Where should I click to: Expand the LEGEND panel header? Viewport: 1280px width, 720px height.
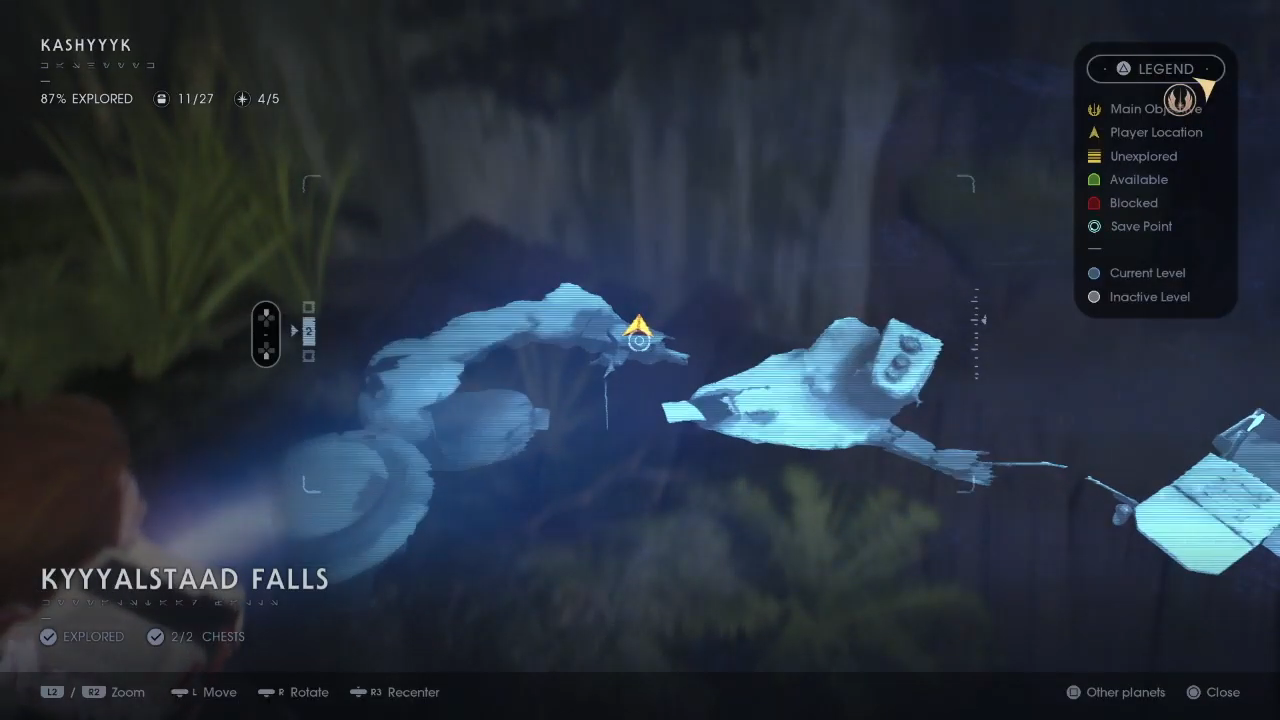(x=1155, y=68)
